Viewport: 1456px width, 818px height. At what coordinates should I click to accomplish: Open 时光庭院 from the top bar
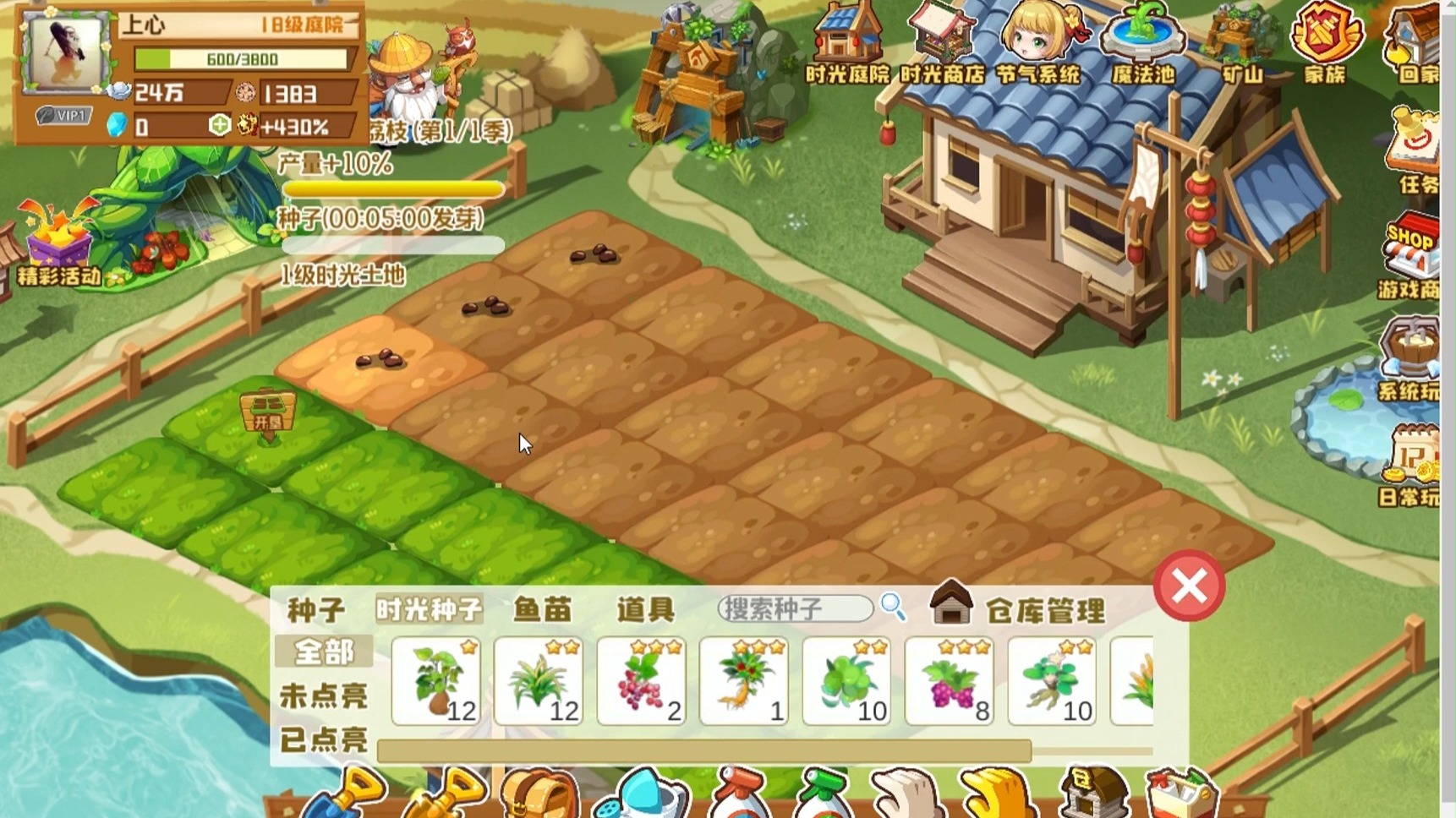click(x=846, y=43)
